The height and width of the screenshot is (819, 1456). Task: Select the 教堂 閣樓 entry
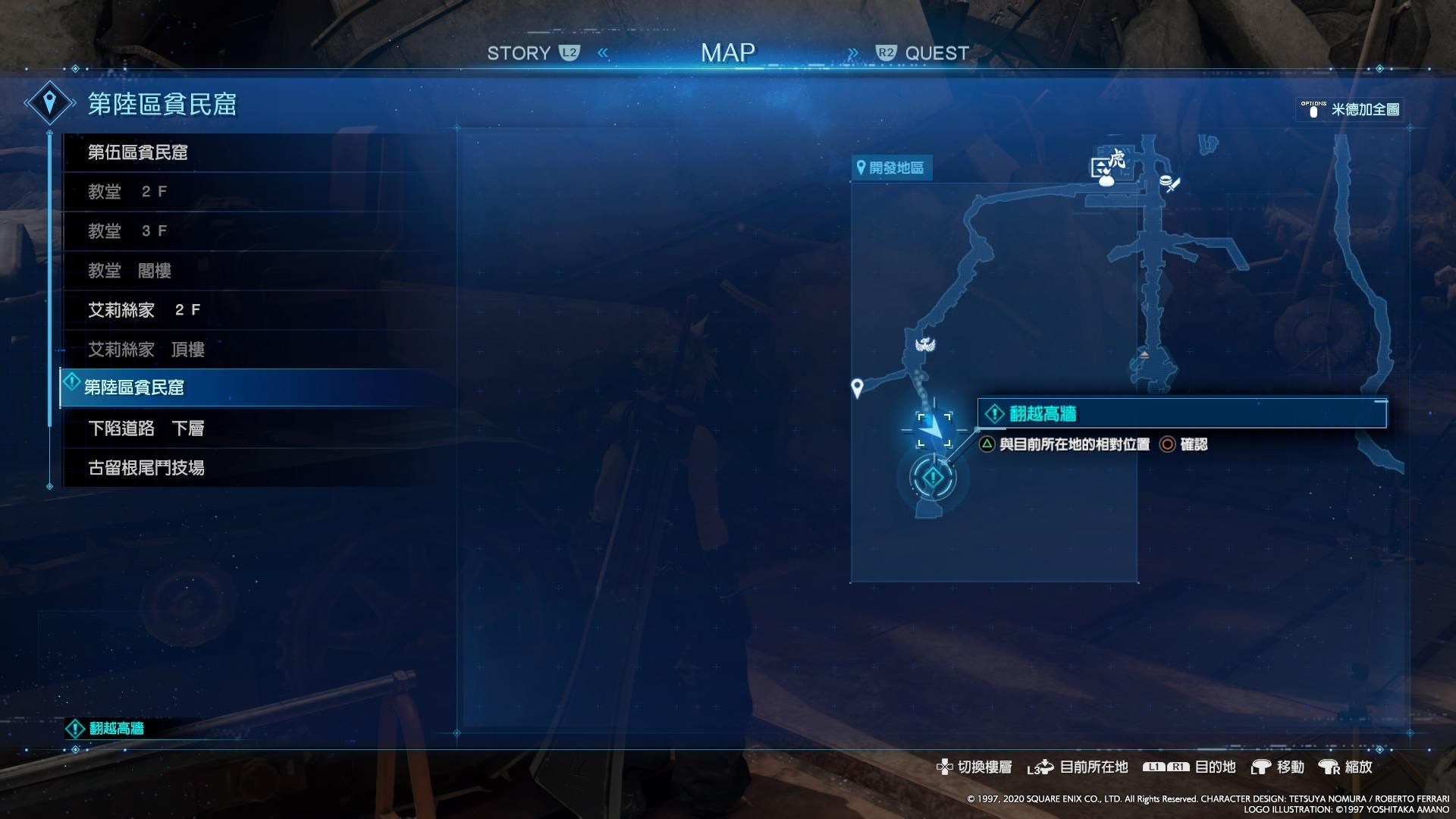click(130, 271)
